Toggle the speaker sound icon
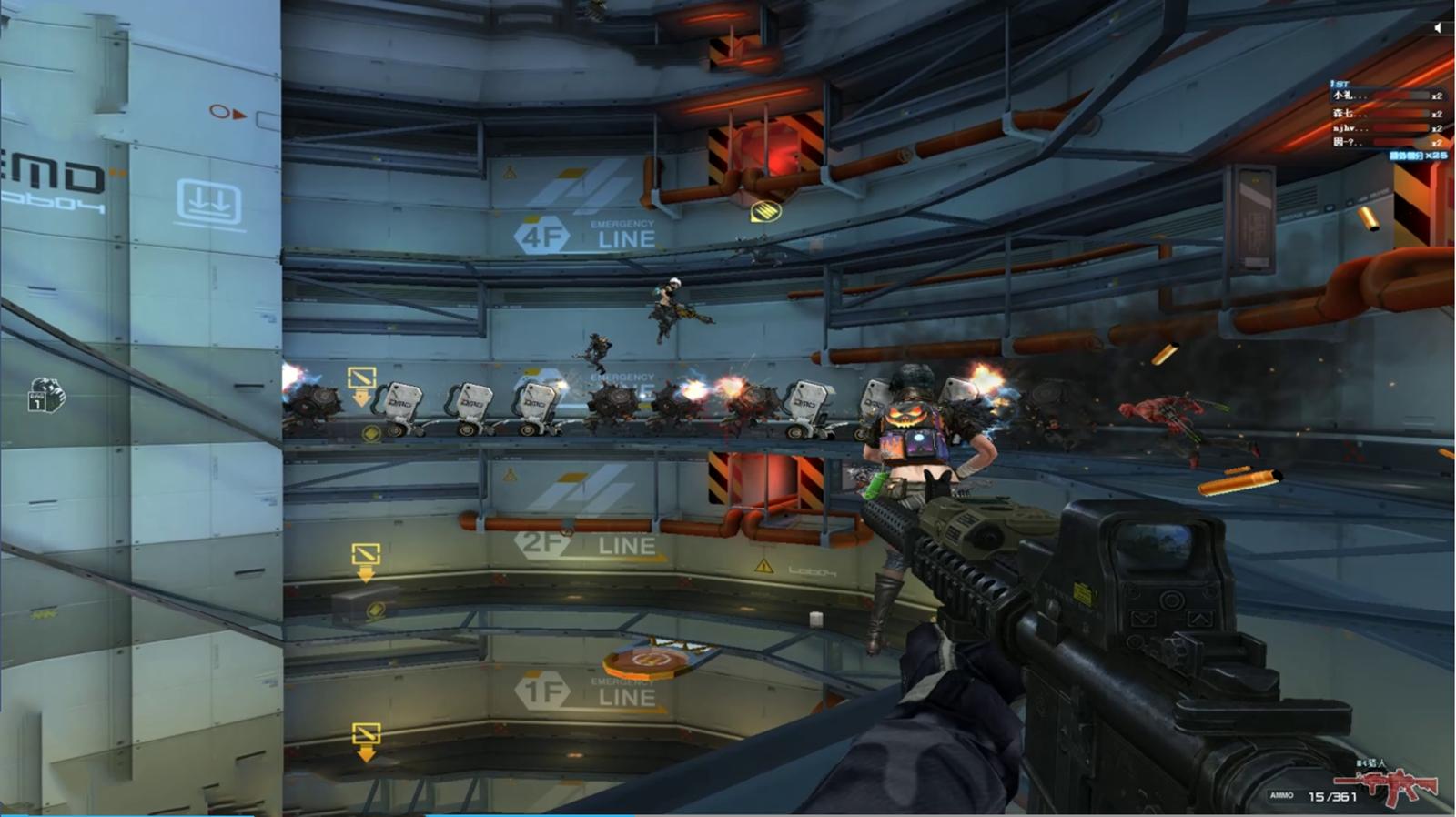 tap(1438, 28)
